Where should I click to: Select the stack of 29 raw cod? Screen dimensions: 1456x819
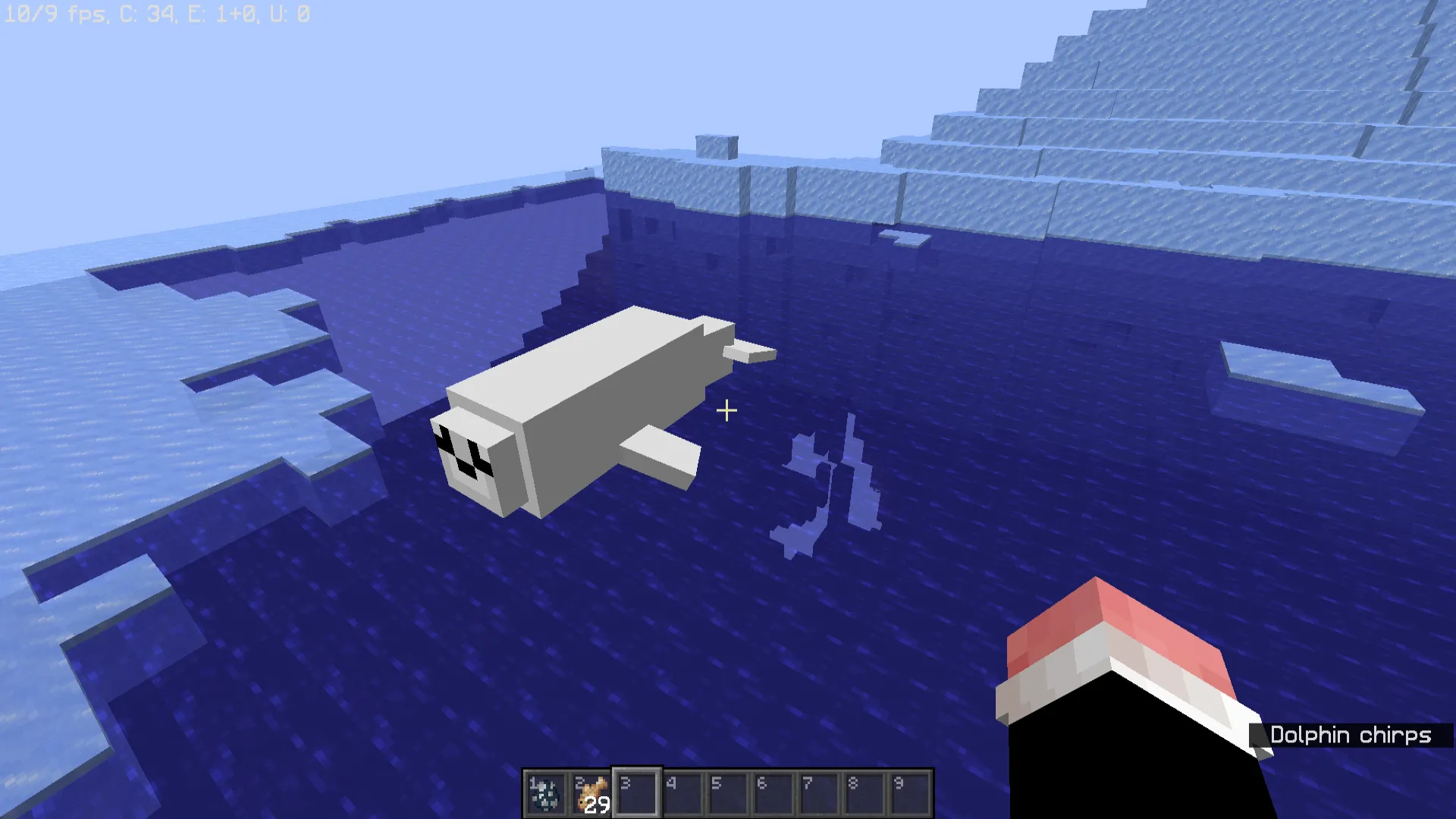(x=592, y=791)
